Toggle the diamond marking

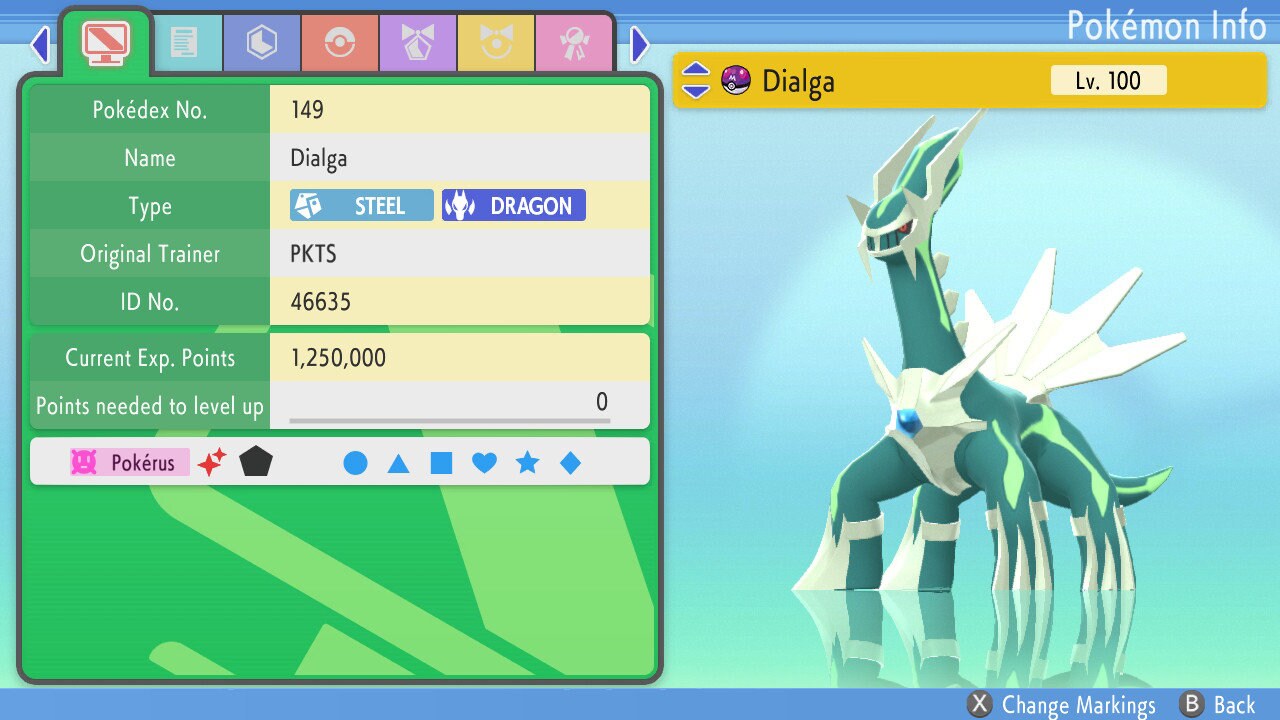click(x=570, y=463)
